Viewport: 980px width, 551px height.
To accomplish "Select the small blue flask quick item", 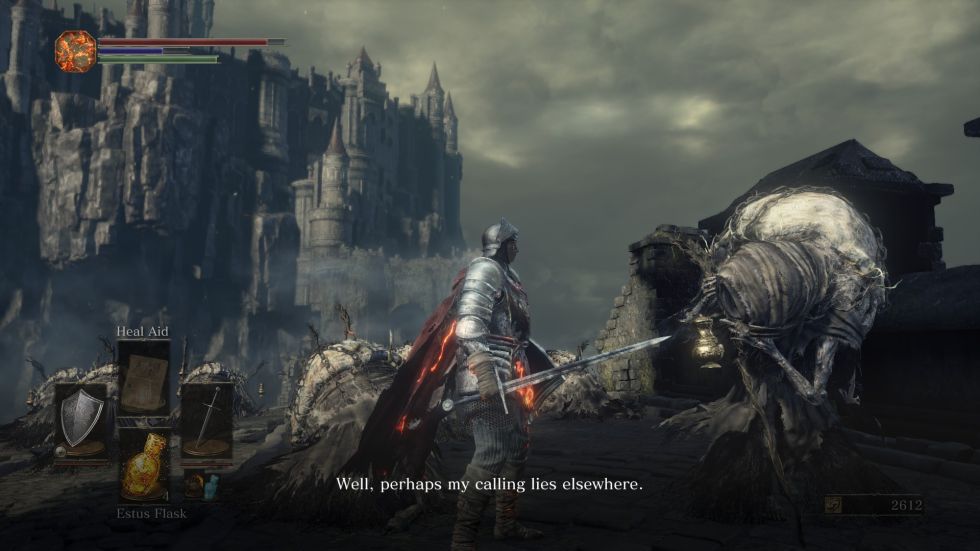I will point(211,486).
